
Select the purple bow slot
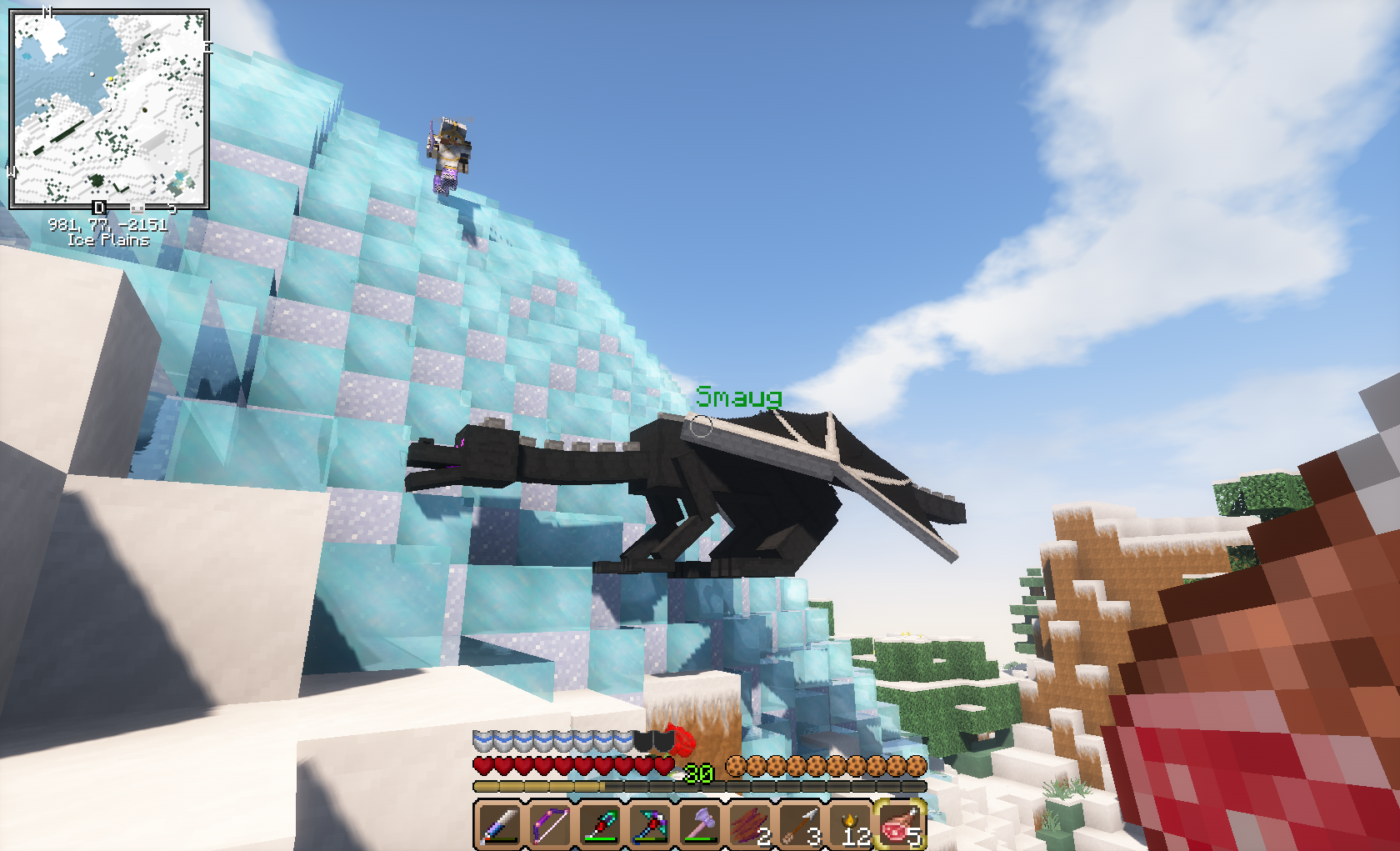[x=549, y=824]
